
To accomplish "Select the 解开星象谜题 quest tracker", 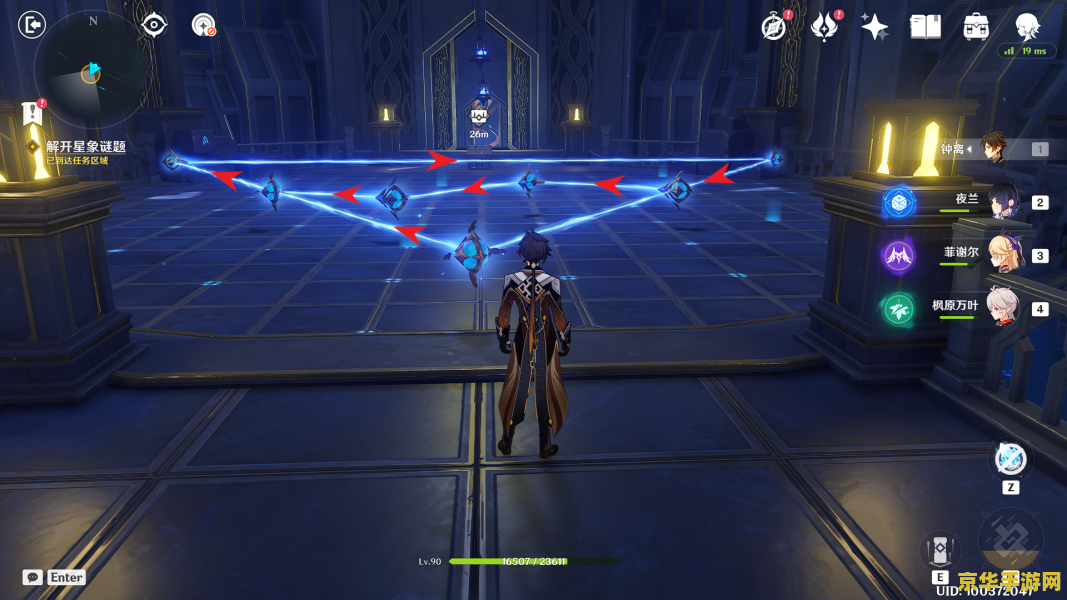I will [86, 147].
